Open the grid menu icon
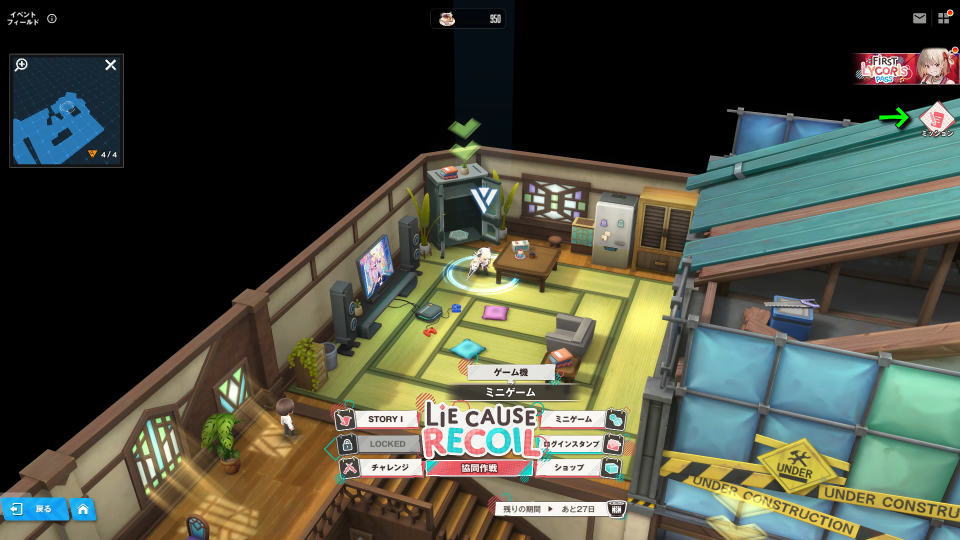The height and width of the screenshot is (540, 960). [944, 18]
